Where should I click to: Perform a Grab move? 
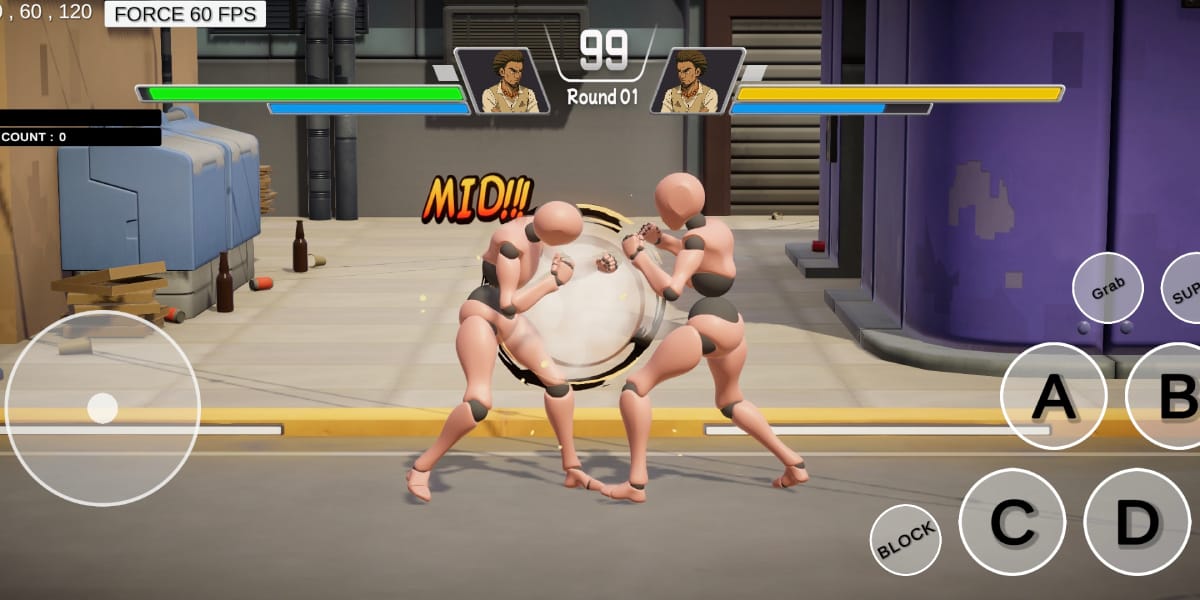(1107, 288)
